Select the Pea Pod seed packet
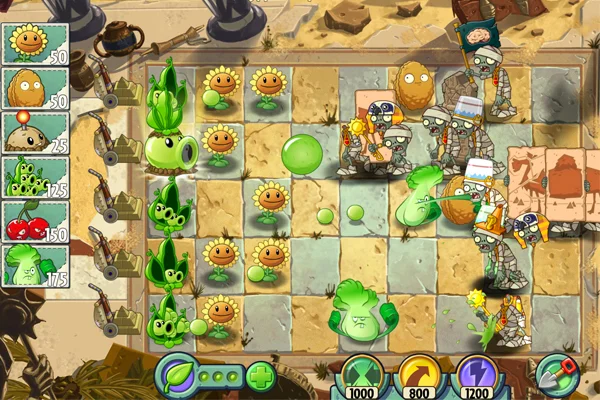 pos(34,177)
